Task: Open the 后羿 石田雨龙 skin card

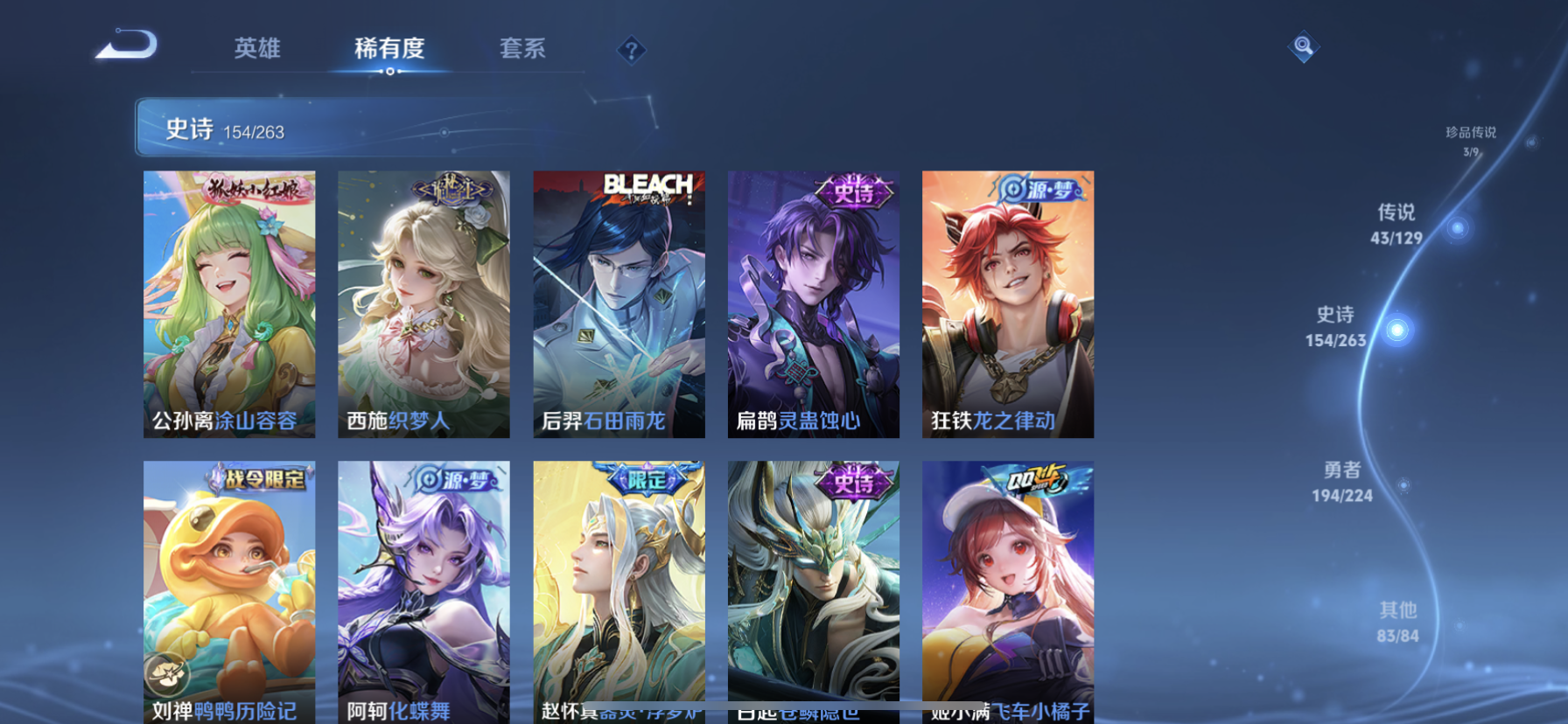Action: [619, 303]
